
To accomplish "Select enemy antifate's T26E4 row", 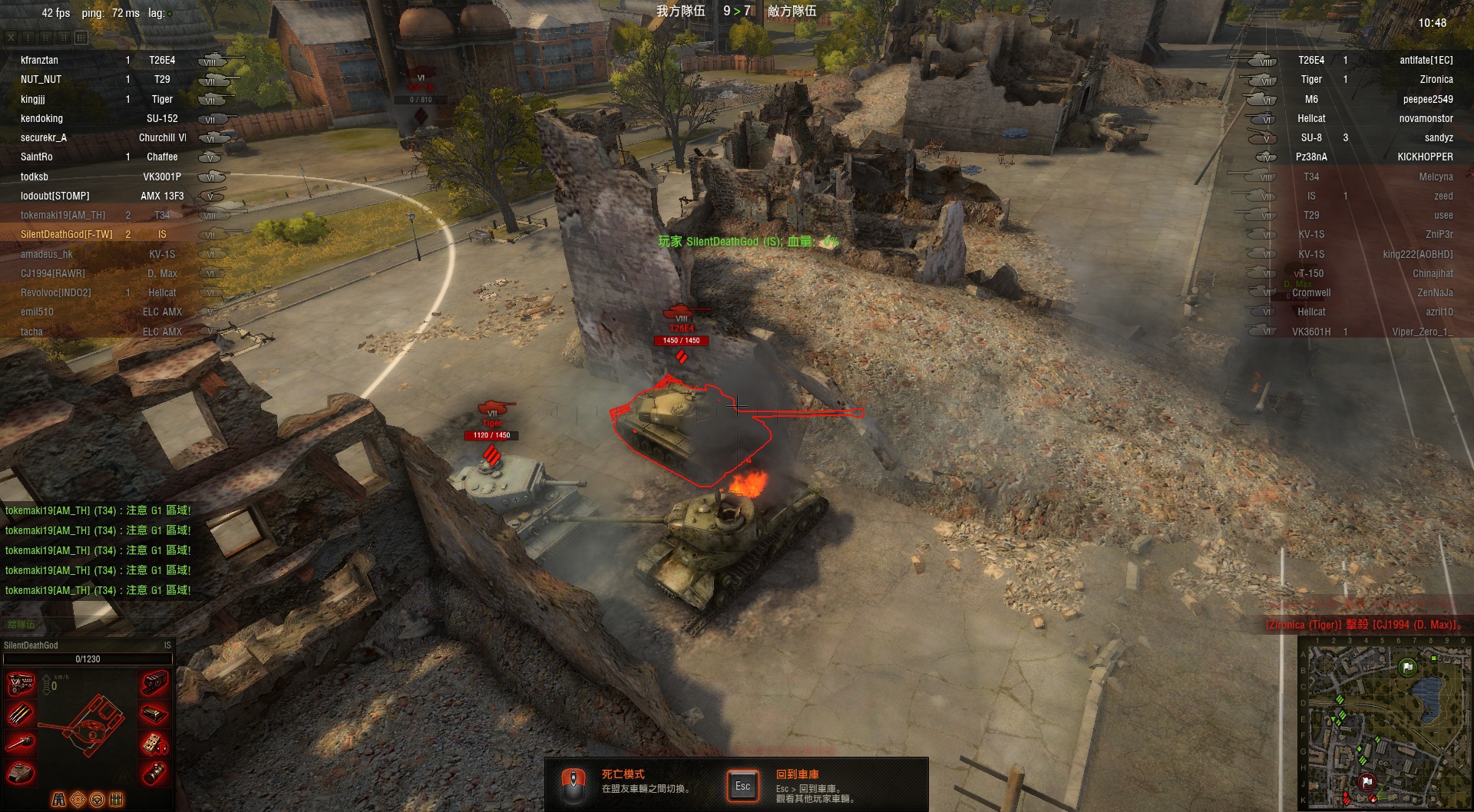I will (1367, 60).
